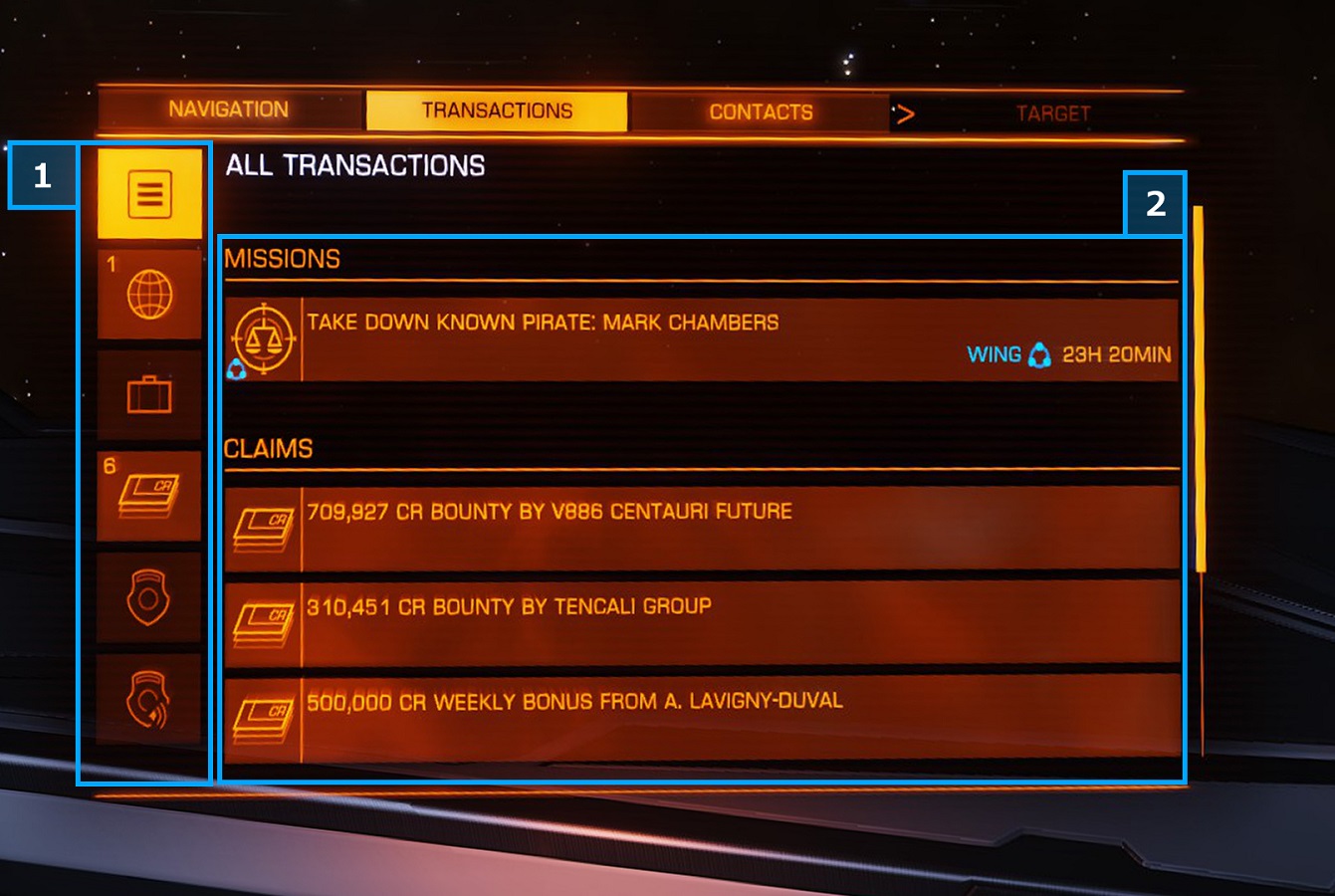This screenshot has height=896, width=1335.
Task: Choose the briefcase filter icon
Action: (x=149, y=395)
